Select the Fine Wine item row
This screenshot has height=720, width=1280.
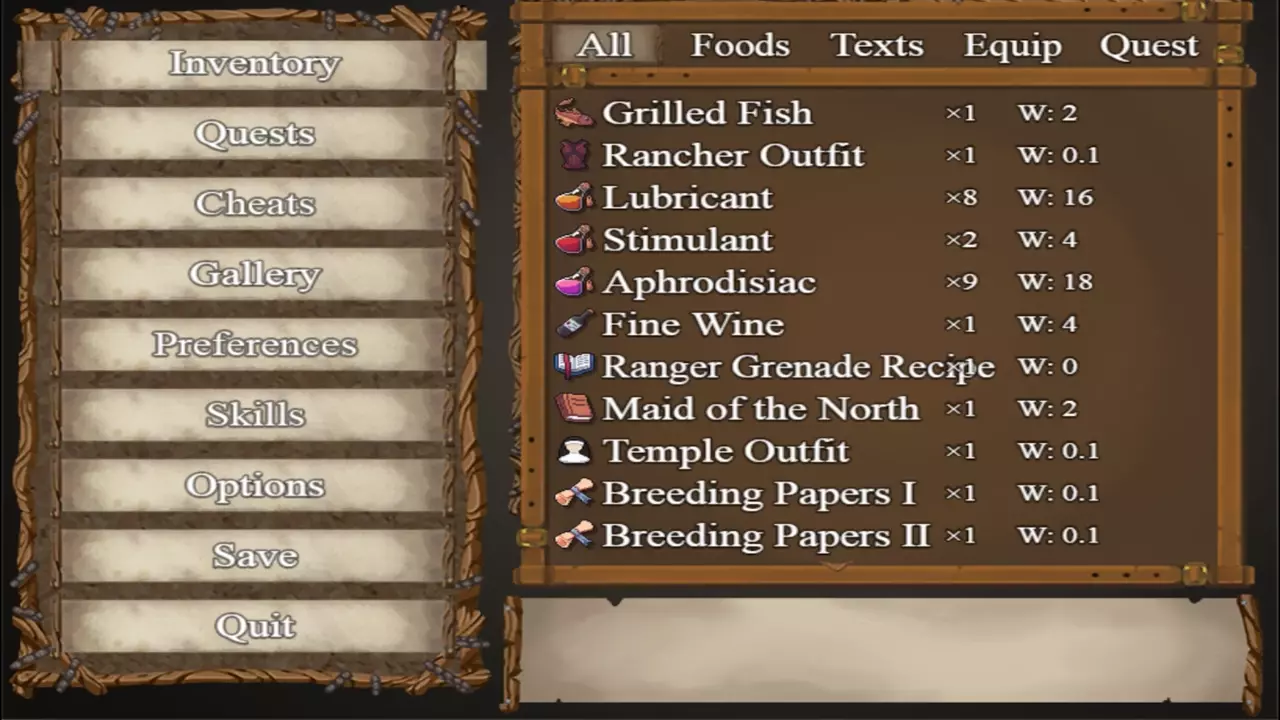point(692,325)
